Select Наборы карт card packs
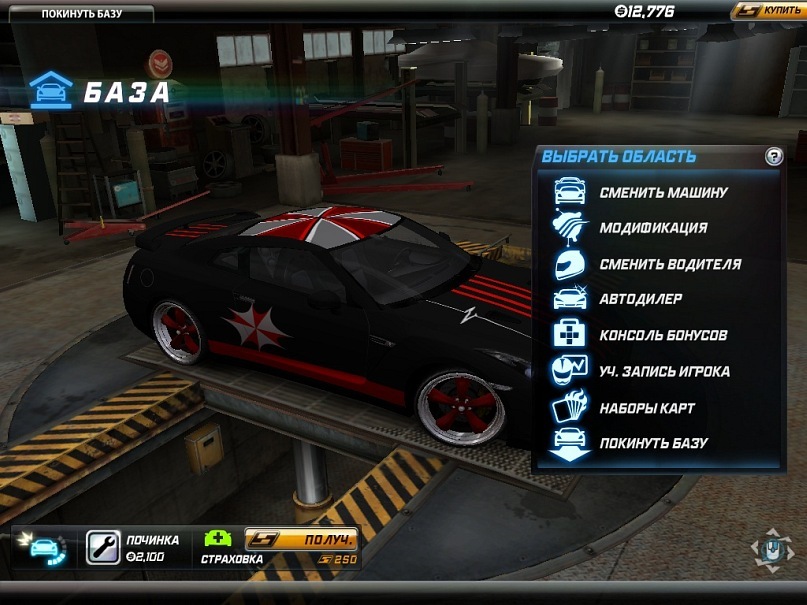Screen dimensions: 807x605 point(647,408)
